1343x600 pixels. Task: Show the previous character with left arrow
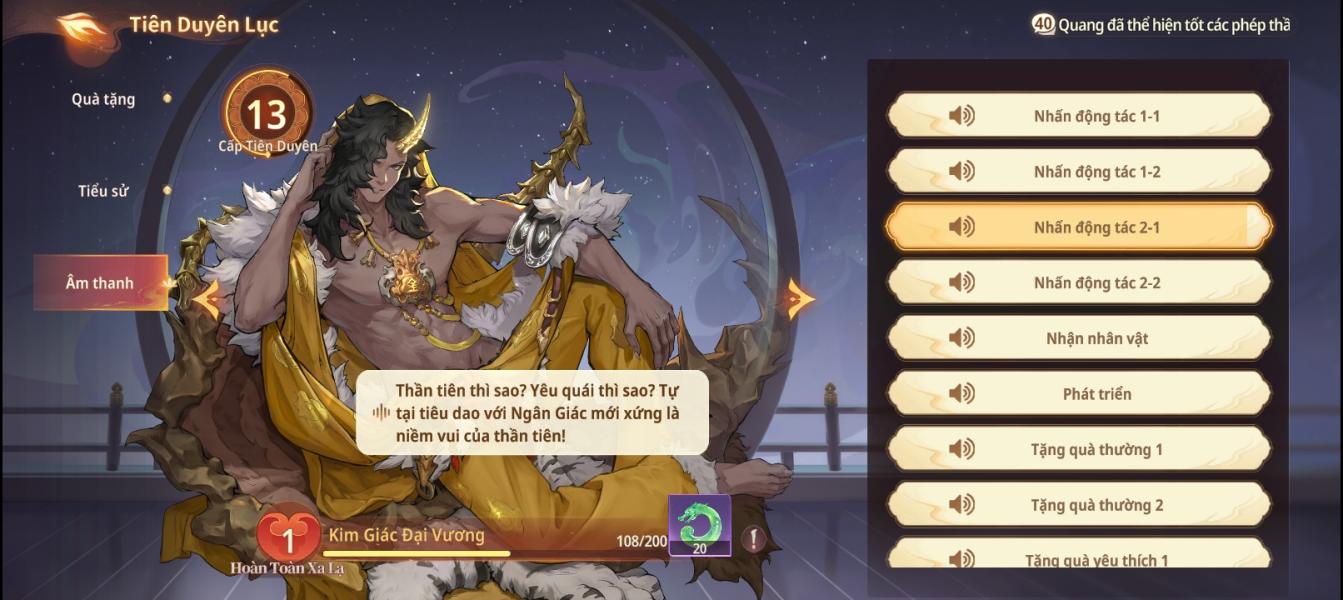[x=207, y=299]
